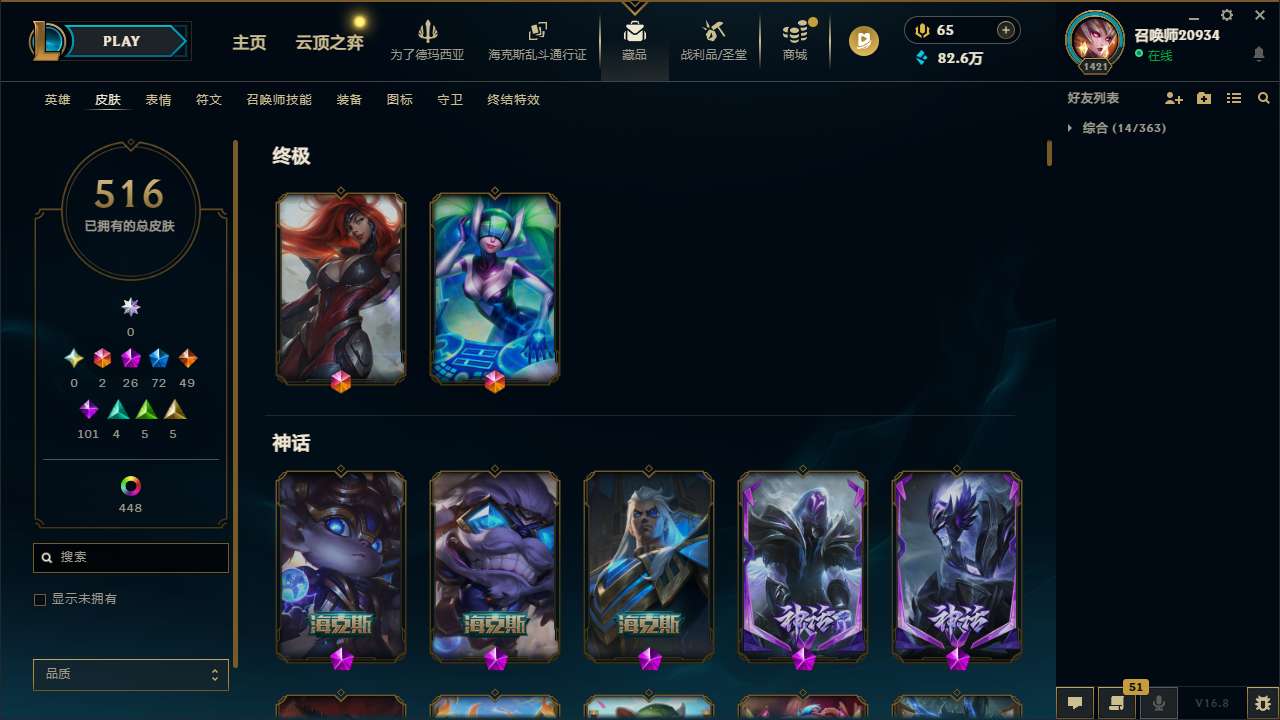
Task: Open the 商城 store icon
Action: (x=794, y=33)
